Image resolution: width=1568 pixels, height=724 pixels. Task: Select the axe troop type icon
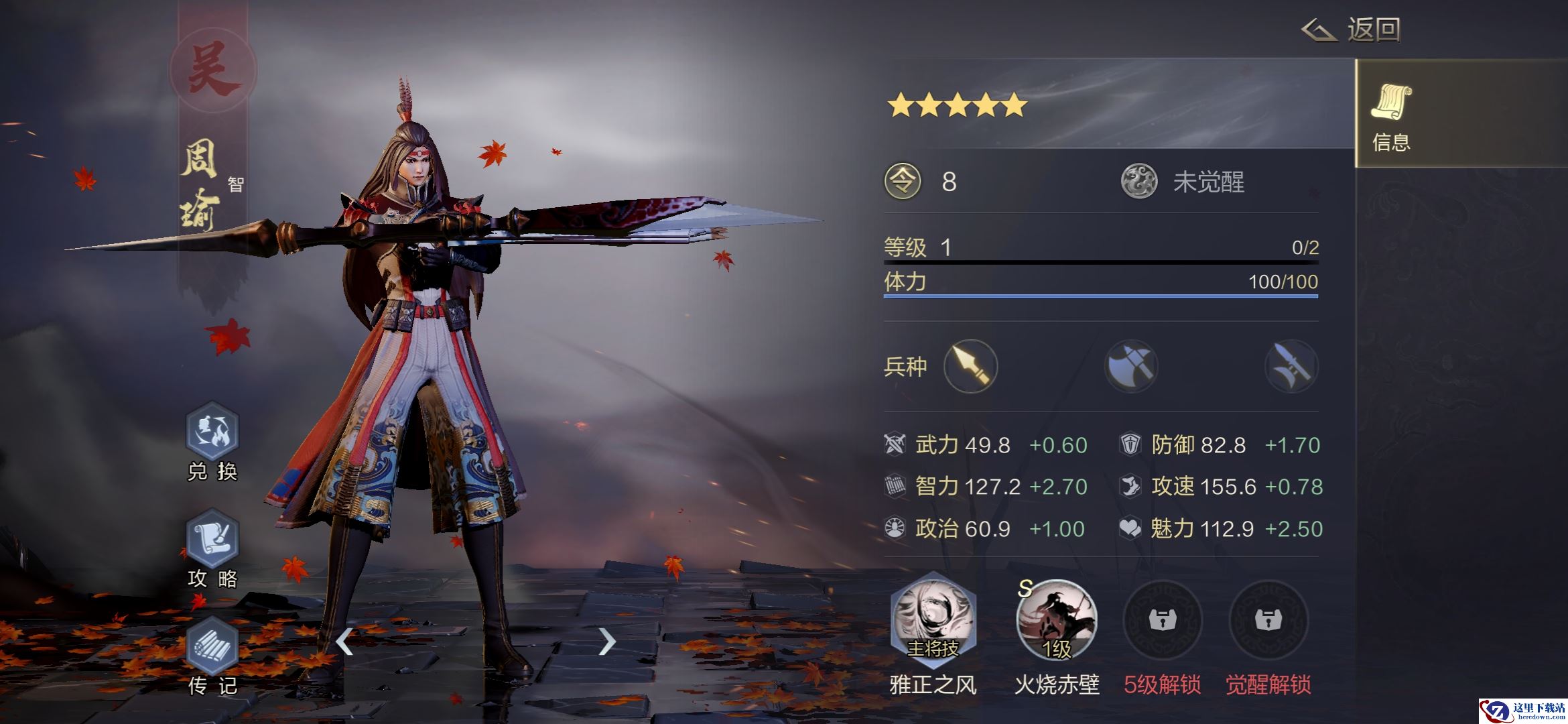(1131, 366)
